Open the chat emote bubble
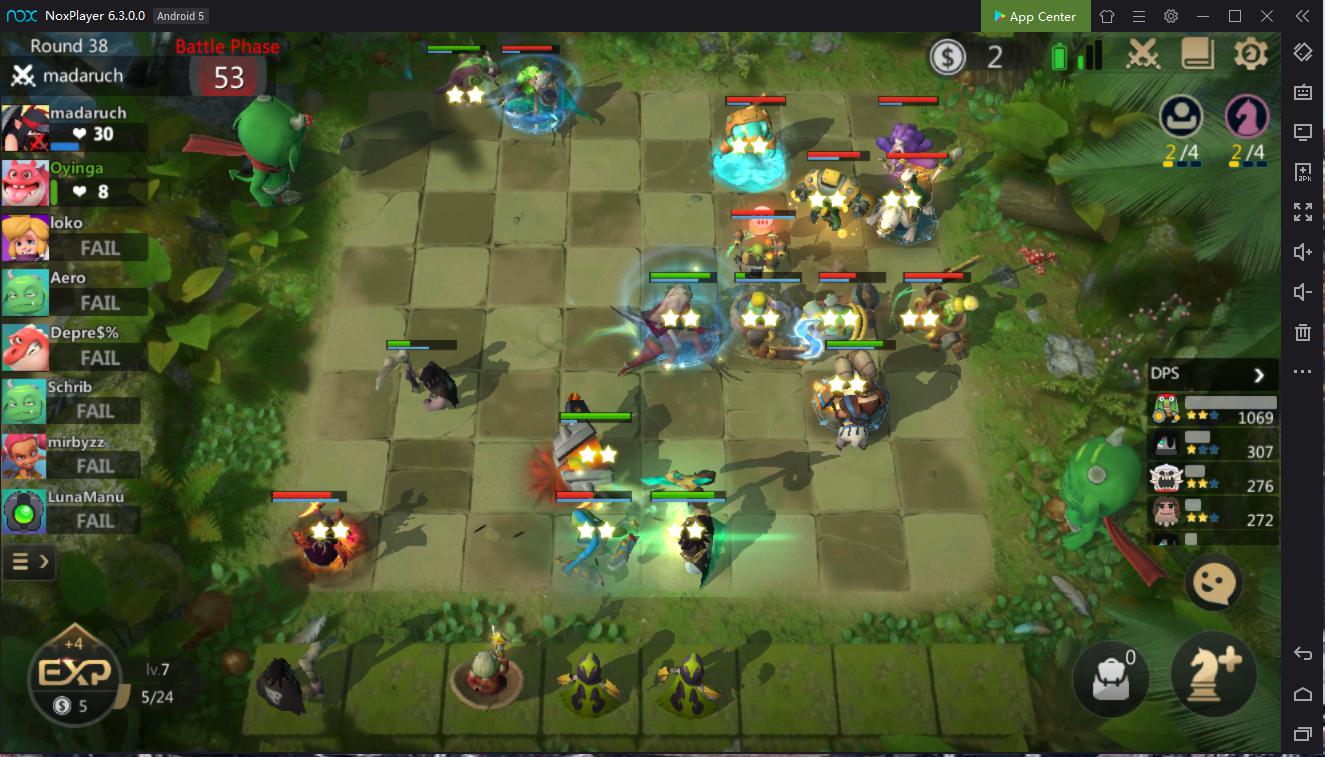The height and width of the screenshot is (757, 1325). point(1212,582)
